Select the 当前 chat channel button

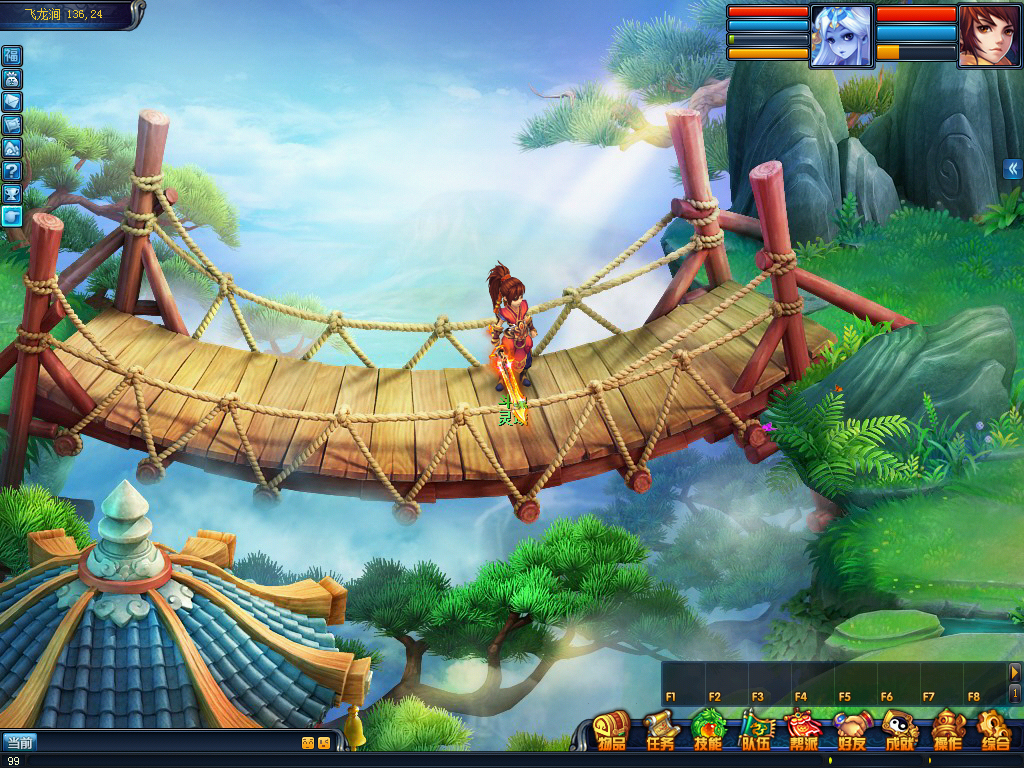pos(20,742)
